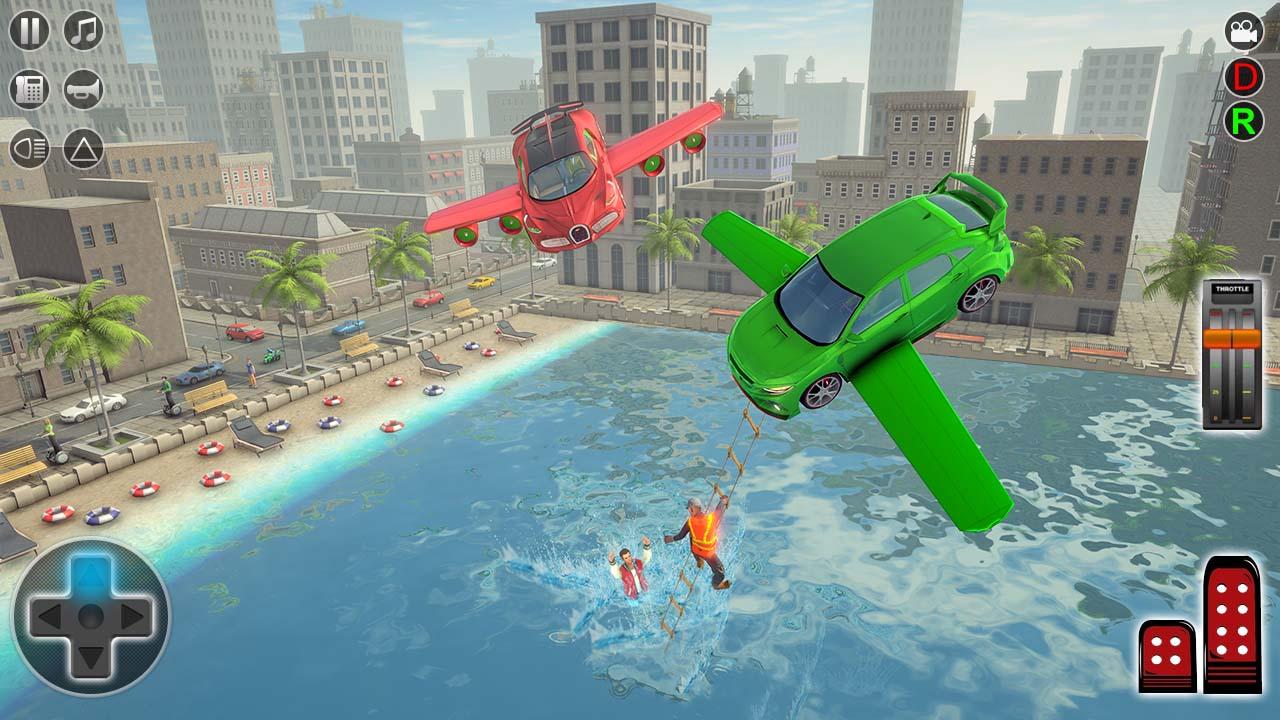
Task: Adjust the throttle slider handle
Action: pyautogui.click(x=1232, y=340)
